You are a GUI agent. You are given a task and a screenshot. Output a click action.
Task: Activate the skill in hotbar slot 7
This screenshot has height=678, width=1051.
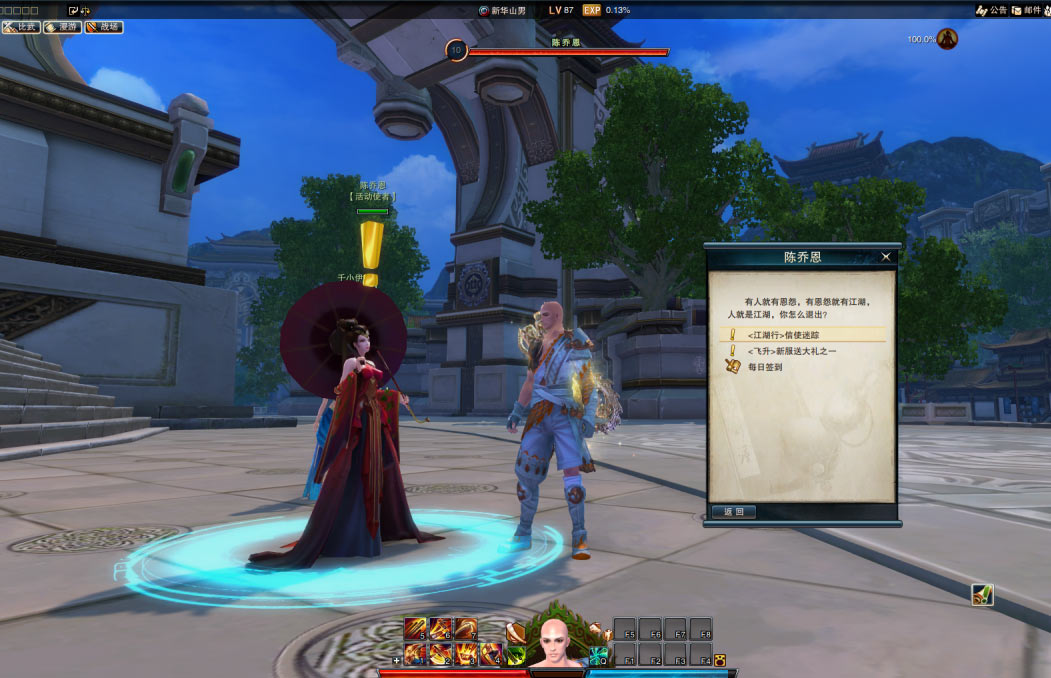pyautogui.click(x=466, y=629)
